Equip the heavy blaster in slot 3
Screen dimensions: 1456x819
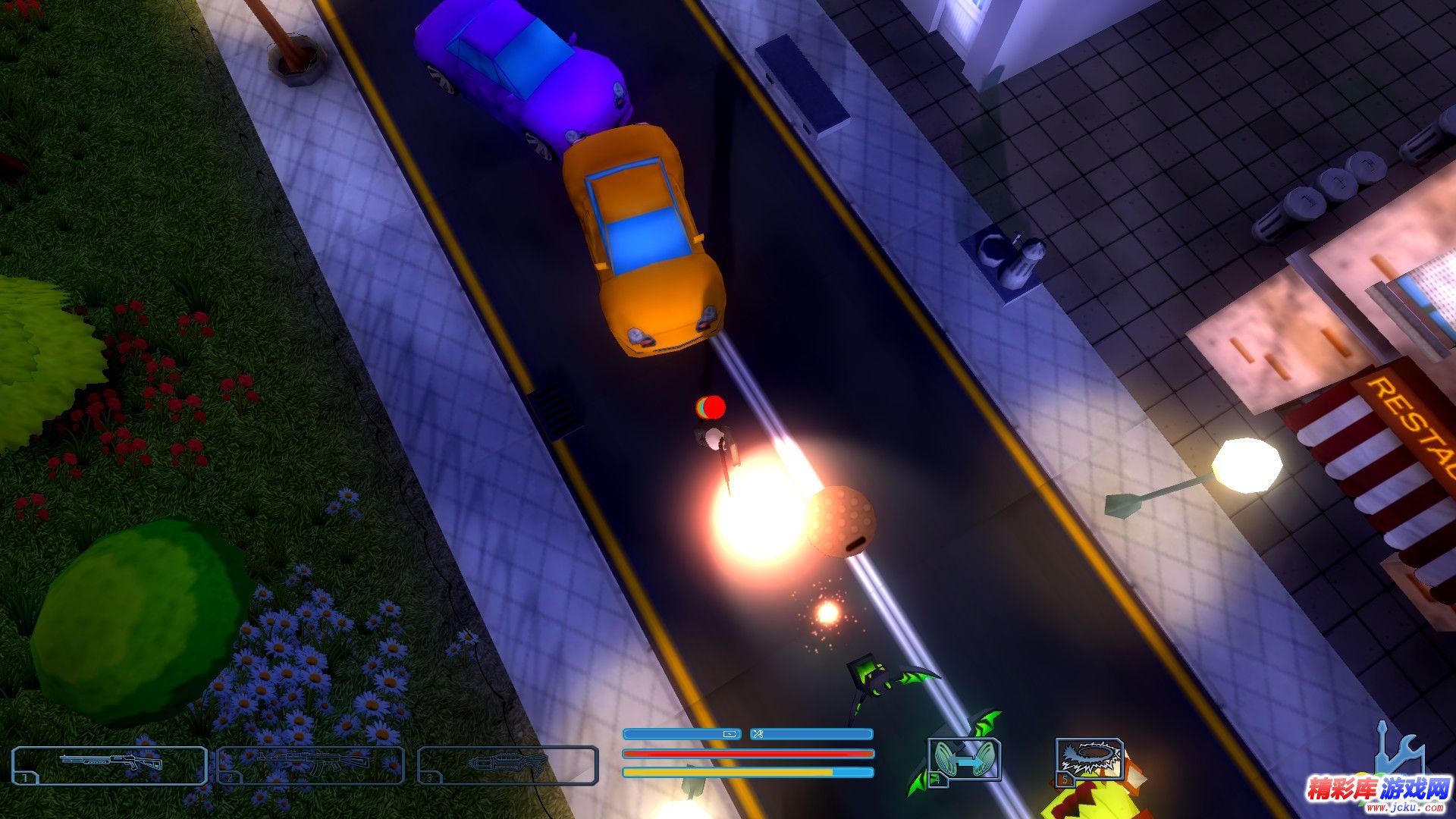[507, 764]
